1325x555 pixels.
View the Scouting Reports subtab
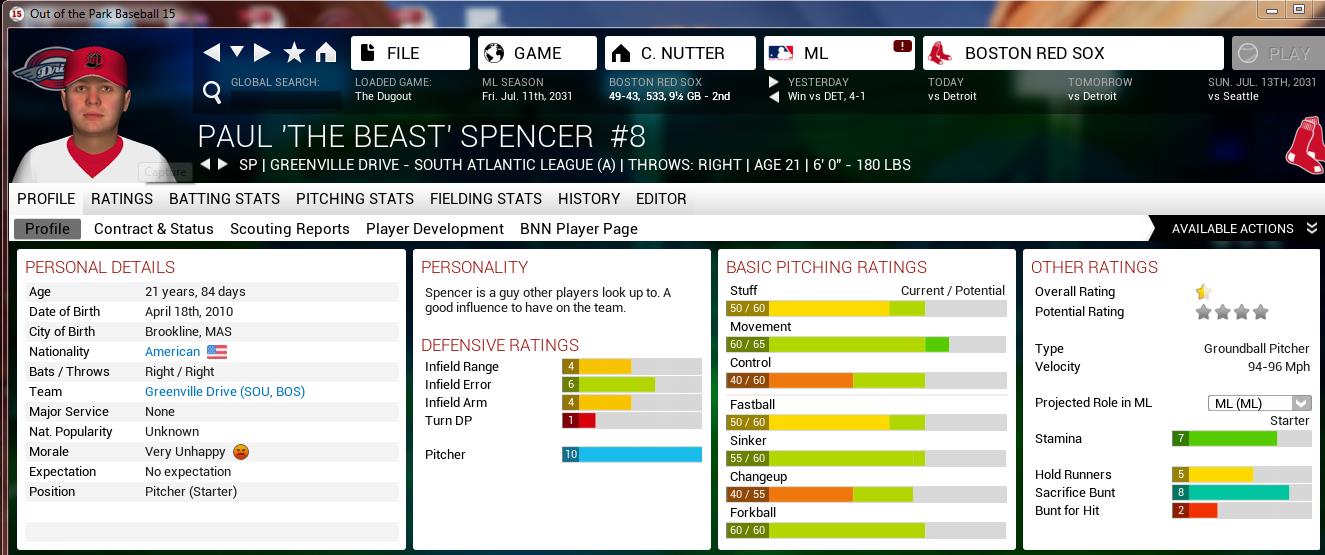[290, 229]
